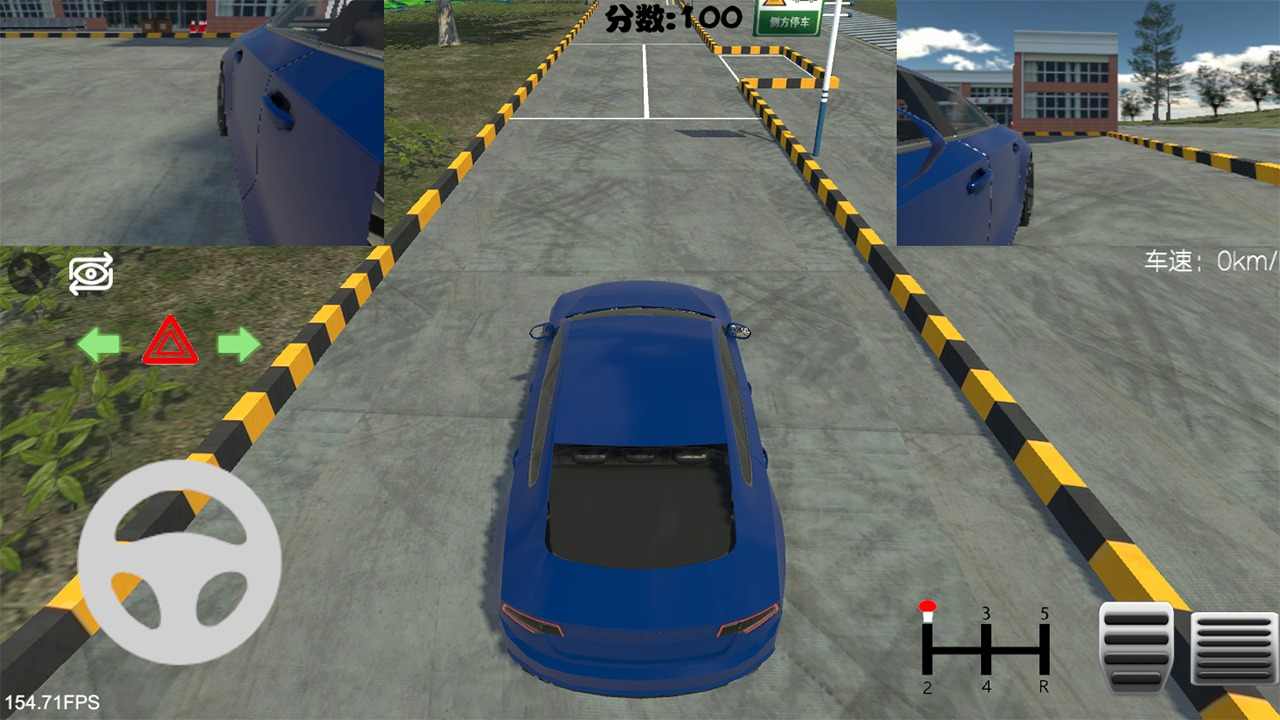The width and height of the screenshot is (1280, 720).
Task: Shift the gear stick to position 3
Action: point(985,615)
